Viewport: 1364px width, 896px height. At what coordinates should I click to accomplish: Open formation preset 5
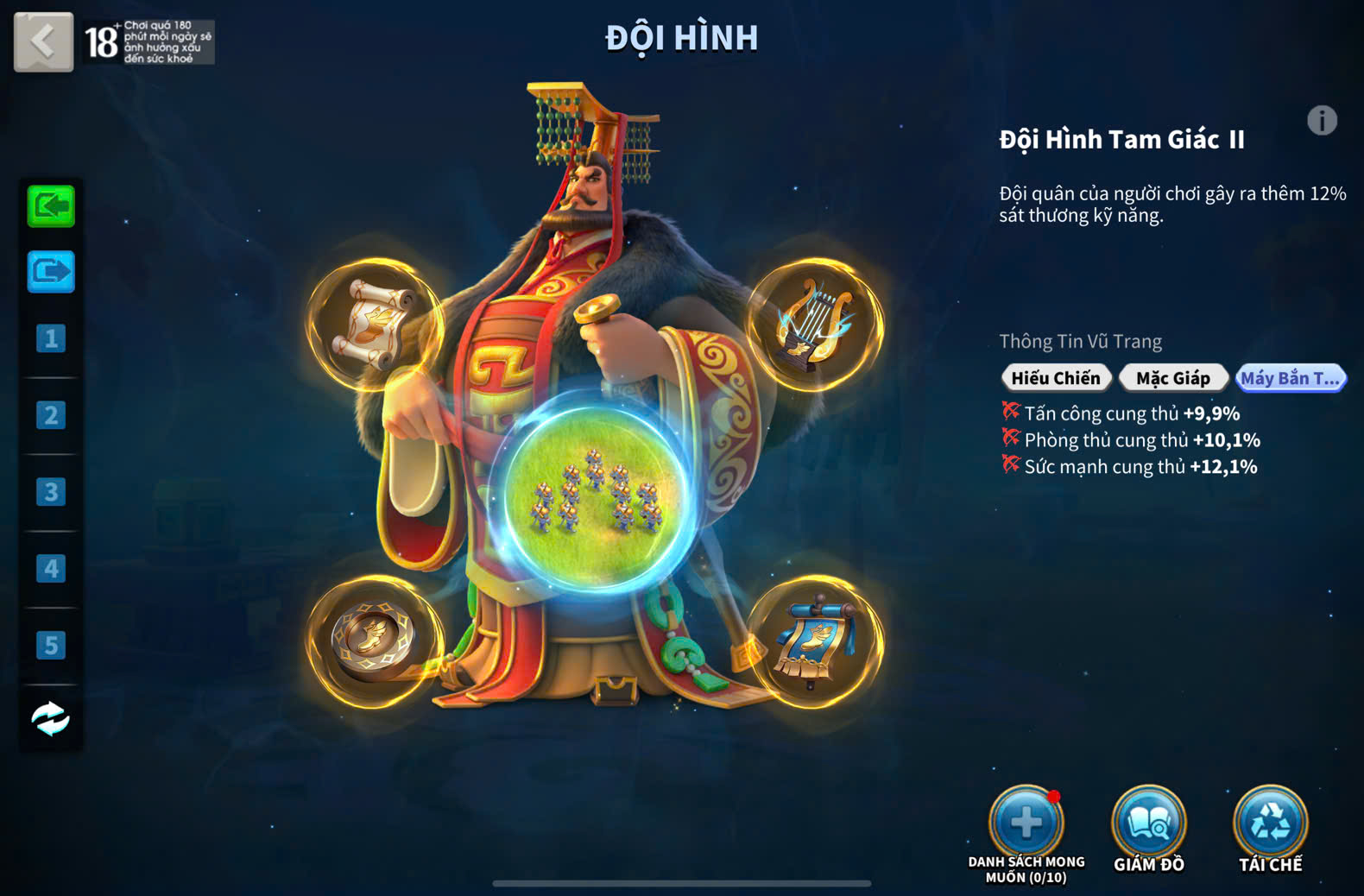[51, 645]
